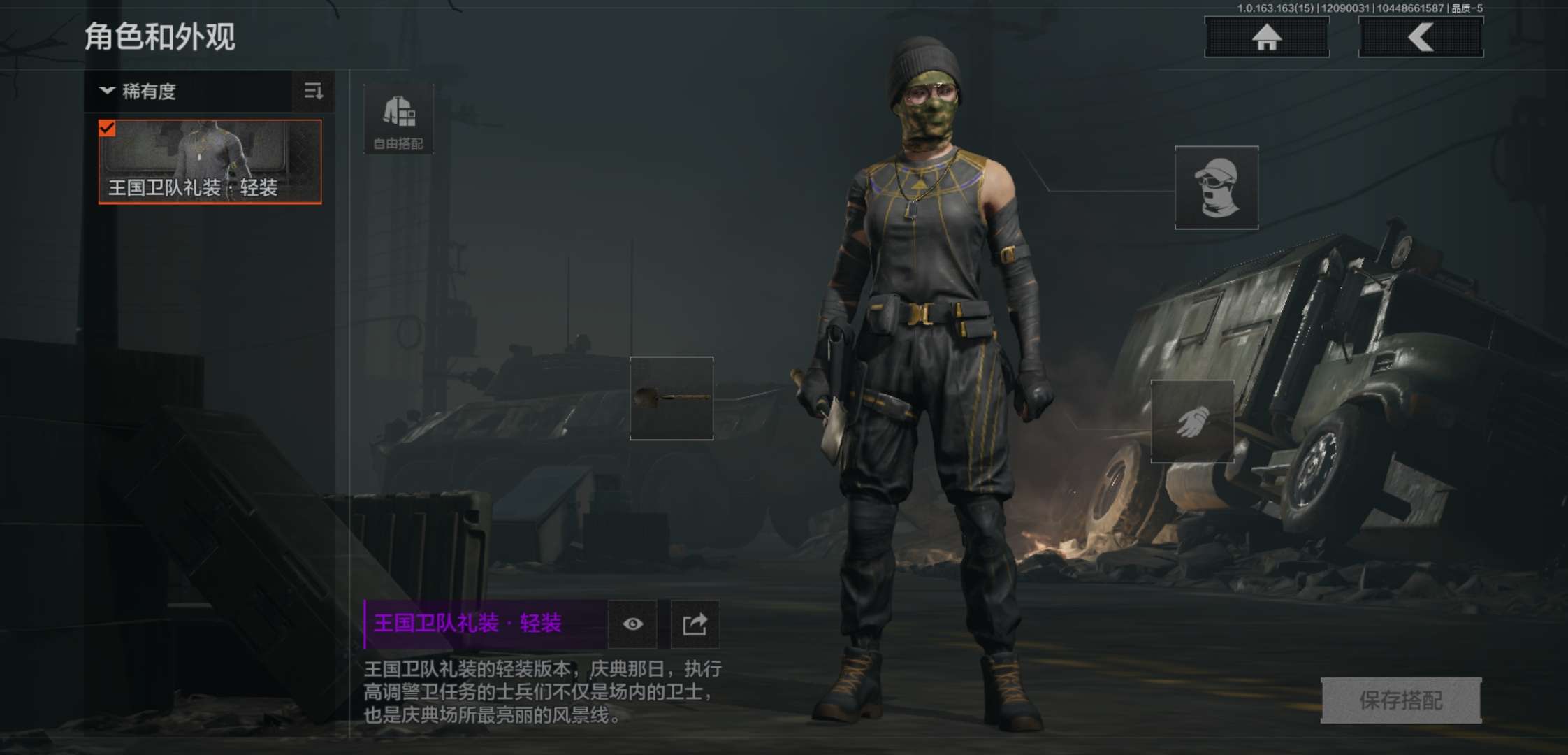The width and height of the screenshot is (1568, 755).
Task: Toggle the sort order icon
Action: tap(313, 92)
